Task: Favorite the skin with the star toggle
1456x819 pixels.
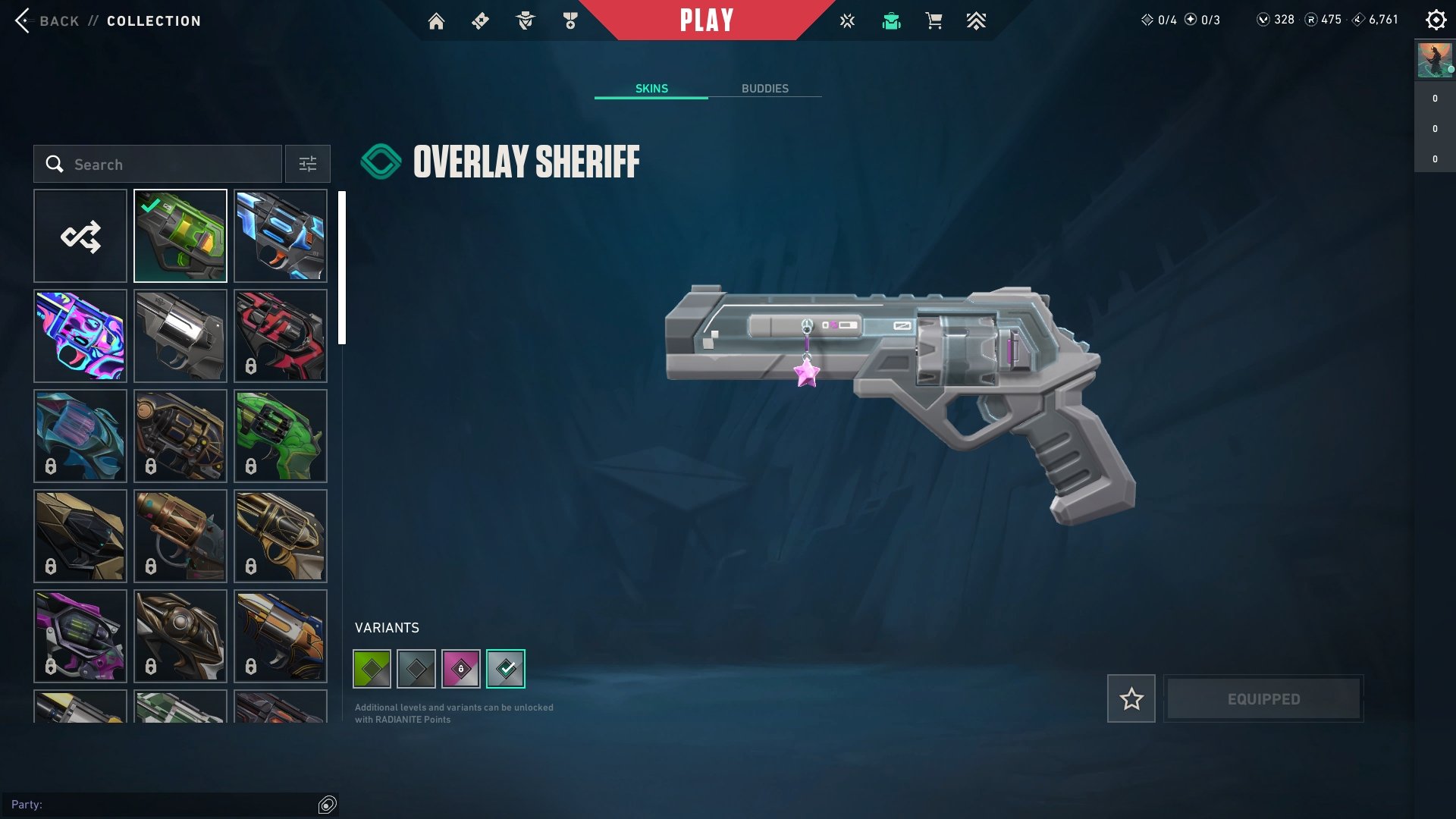Action: [x=1131, y=698]
